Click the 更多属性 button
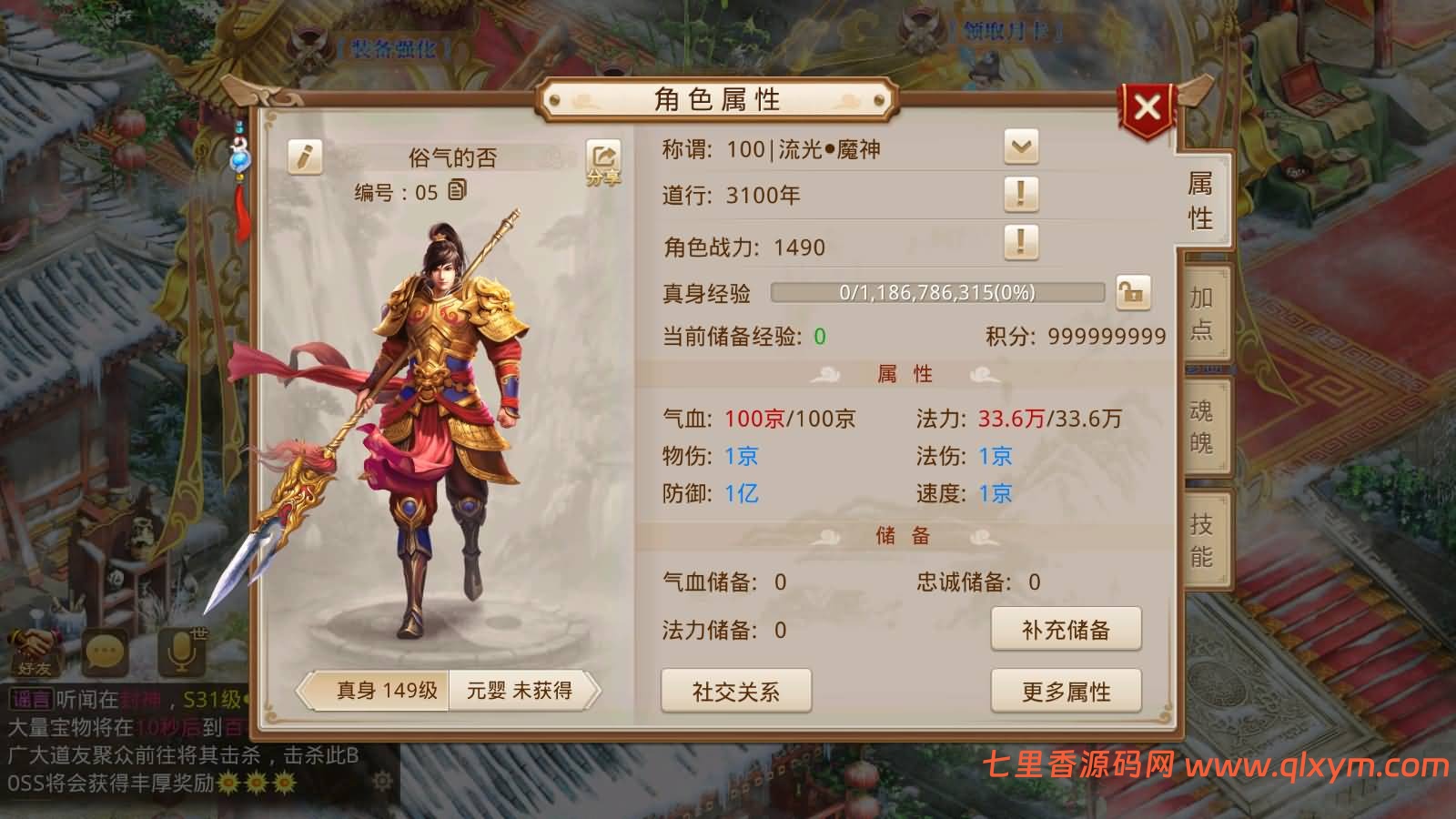This screenshot has height=819, width=1456. tap(1067, 692)
